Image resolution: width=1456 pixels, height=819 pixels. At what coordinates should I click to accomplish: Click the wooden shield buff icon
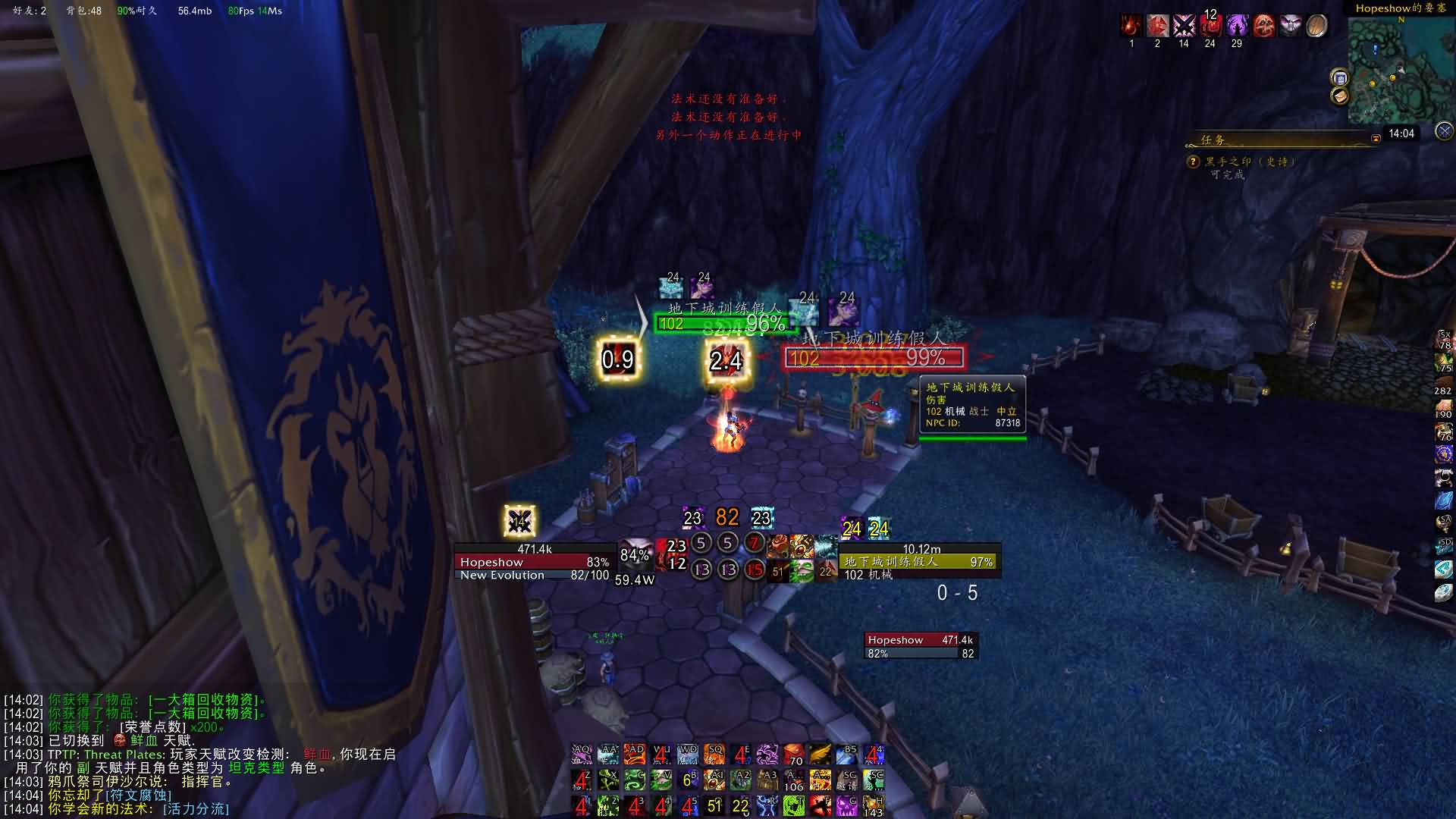point(1316,26)
